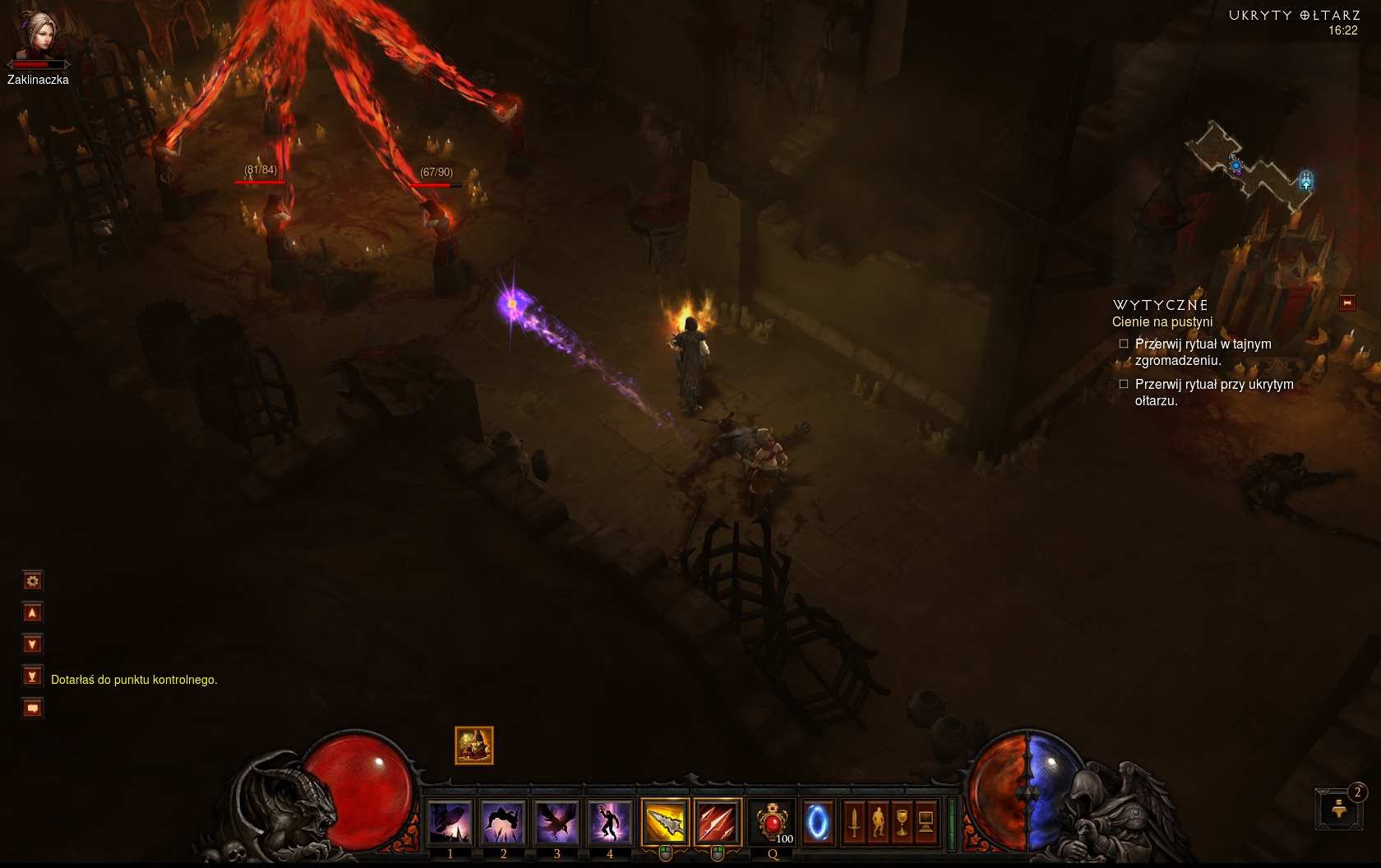
Task: Collapse the Wytyczne objectives tracker
Action: 1347,303
